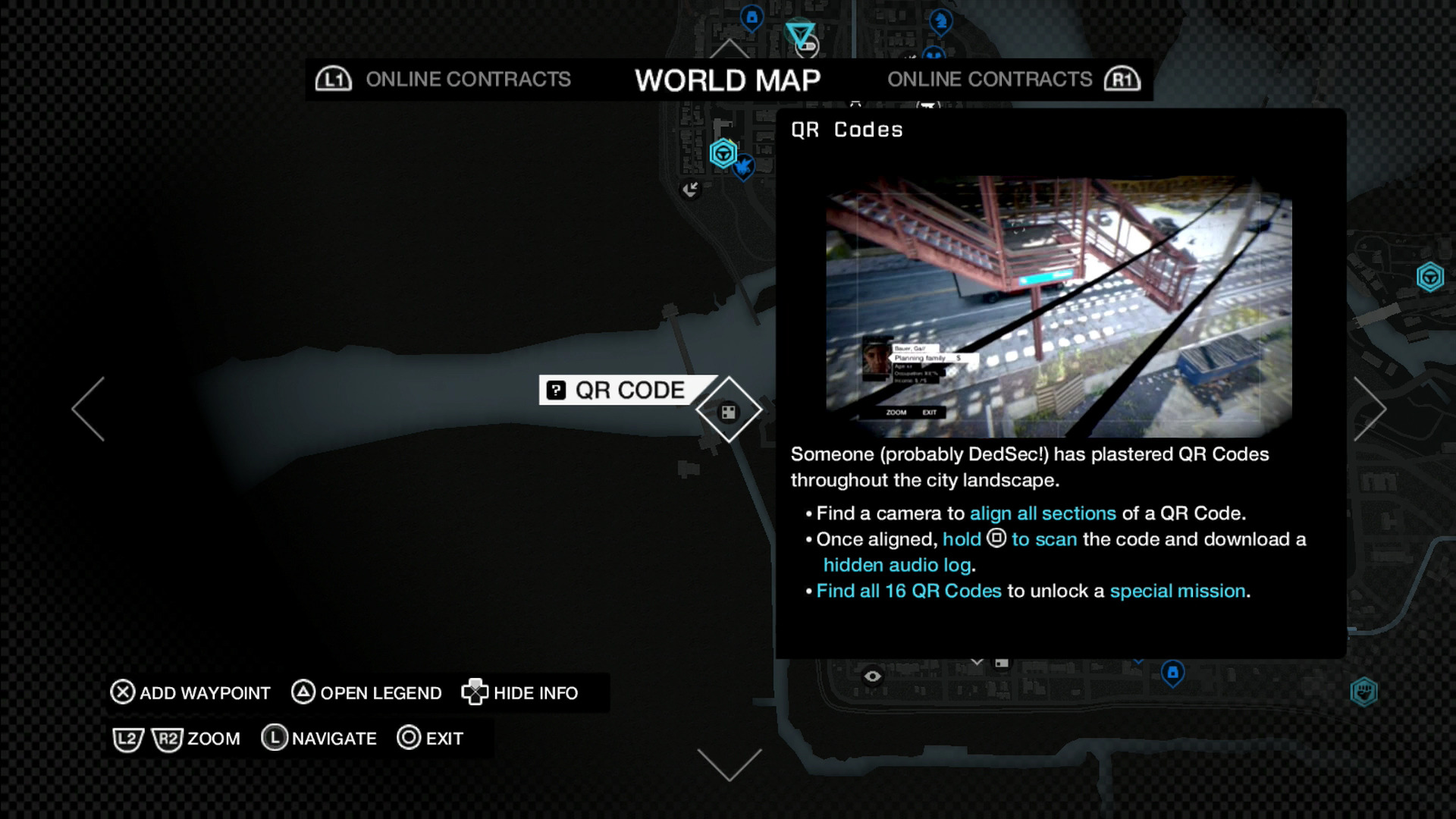Pan the map with the left arrow
The image size is (1456, 819).
tap(88, 409)
